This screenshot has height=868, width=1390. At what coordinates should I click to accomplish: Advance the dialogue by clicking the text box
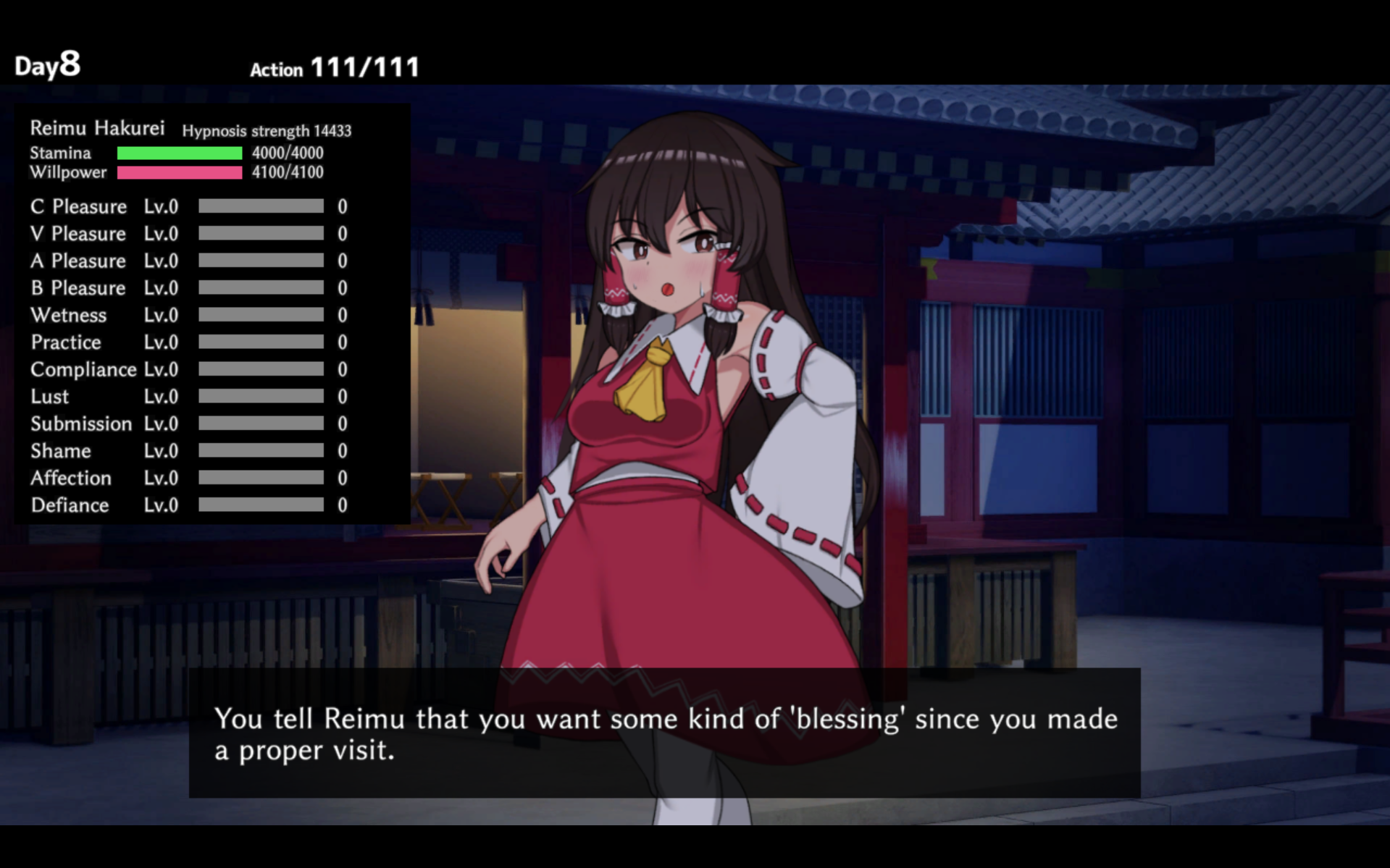(x=664, y=733)
